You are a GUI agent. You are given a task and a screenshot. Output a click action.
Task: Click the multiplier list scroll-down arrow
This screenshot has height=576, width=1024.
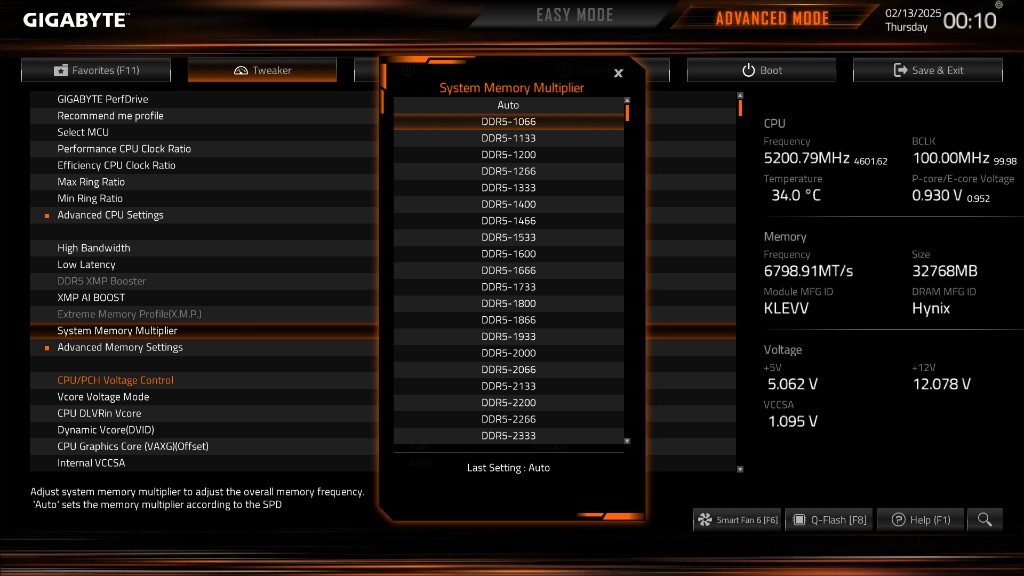pyautogui.click(x=627, y=440)
